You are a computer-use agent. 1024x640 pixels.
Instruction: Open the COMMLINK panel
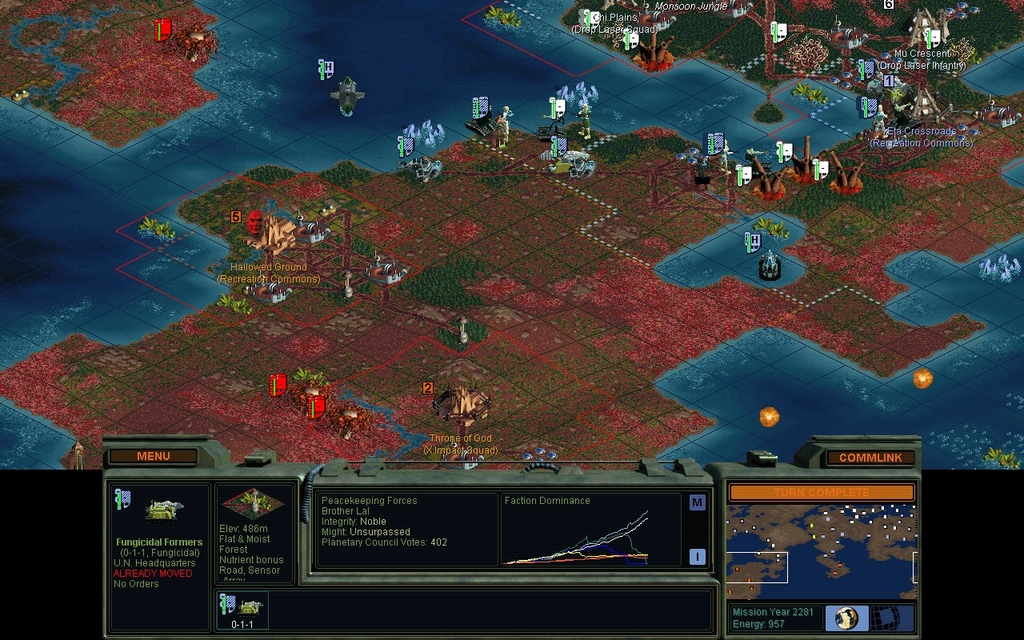pos(869,458)
